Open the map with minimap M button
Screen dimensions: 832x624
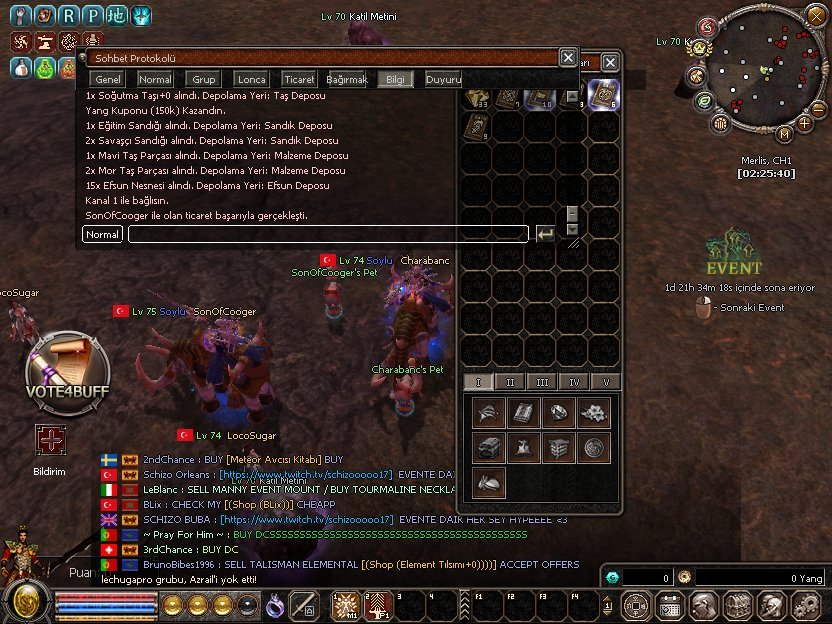point(785,133)
